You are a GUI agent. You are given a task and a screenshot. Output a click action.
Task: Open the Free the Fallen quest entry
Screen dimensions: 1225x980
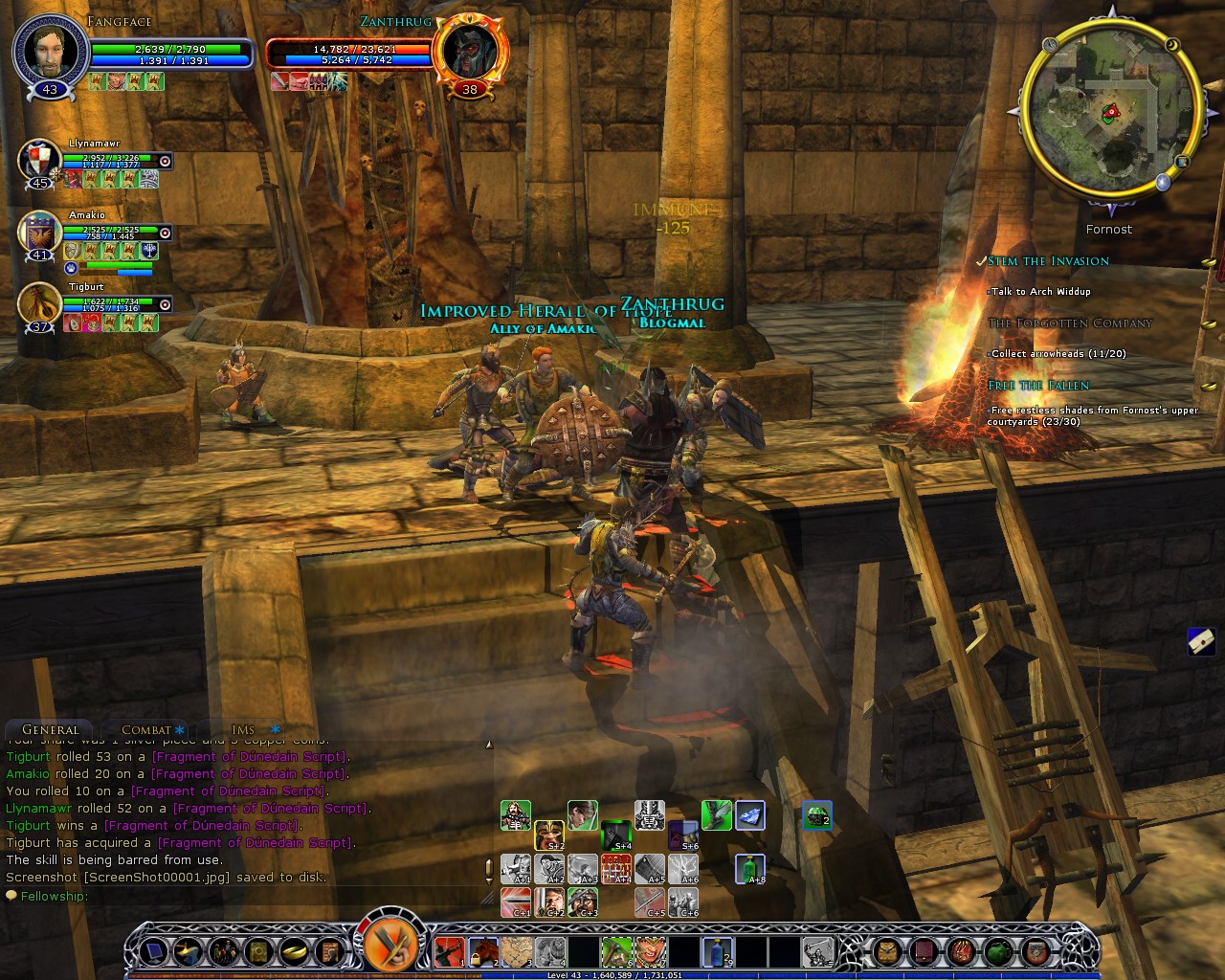1038,386
